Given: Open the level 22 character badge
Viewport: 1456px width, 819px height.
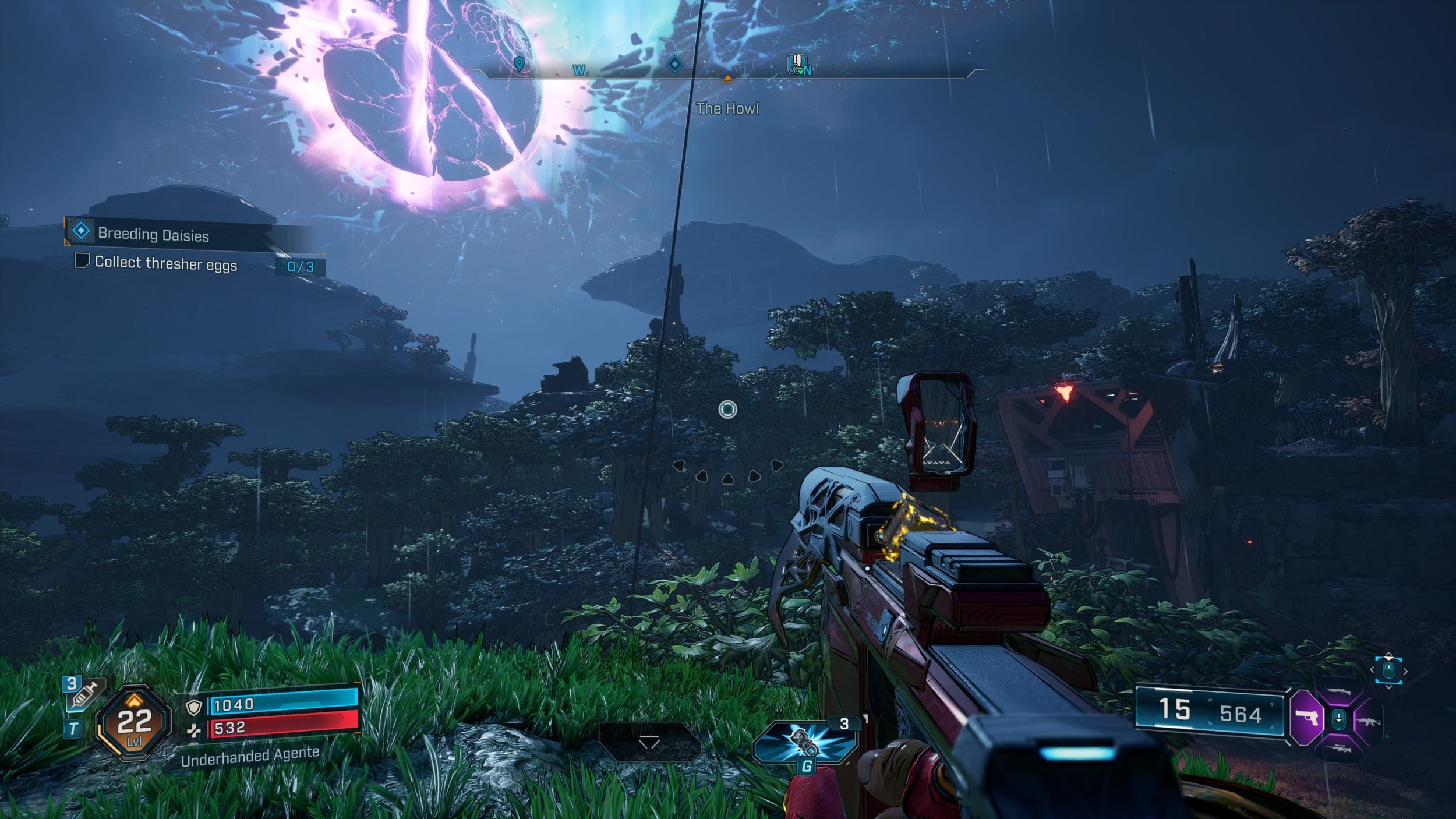Looking at the screenshot, I should tap(134, 724).
